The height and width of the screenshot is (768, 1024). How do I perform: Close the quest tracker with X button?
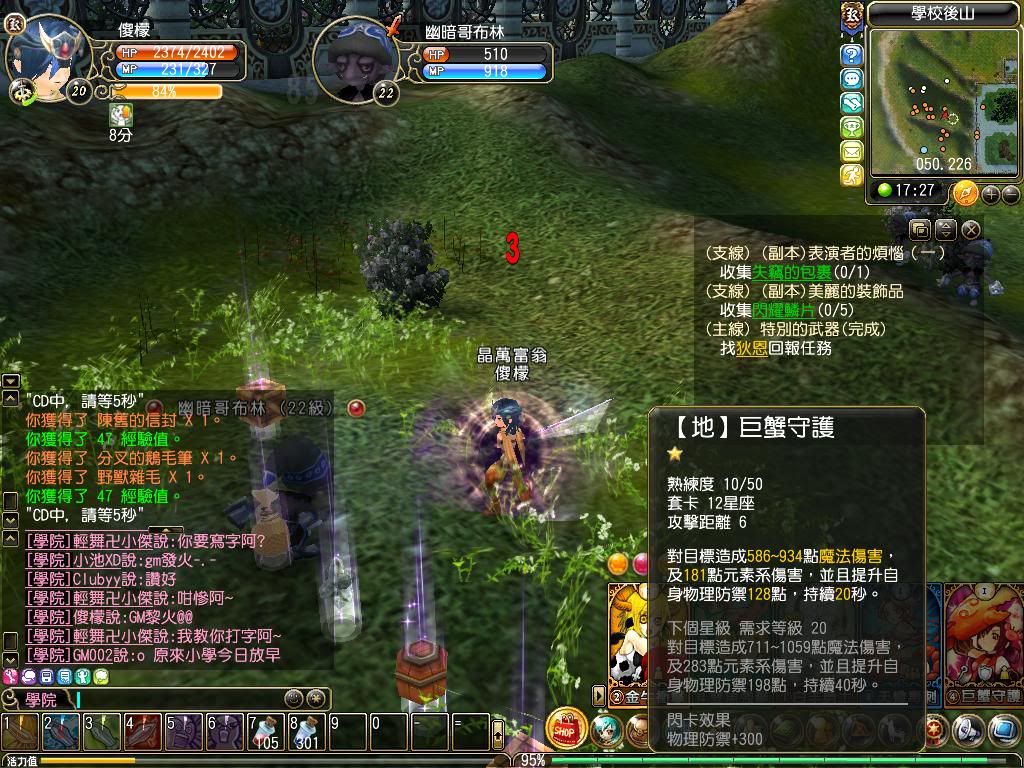pos(970,229)
